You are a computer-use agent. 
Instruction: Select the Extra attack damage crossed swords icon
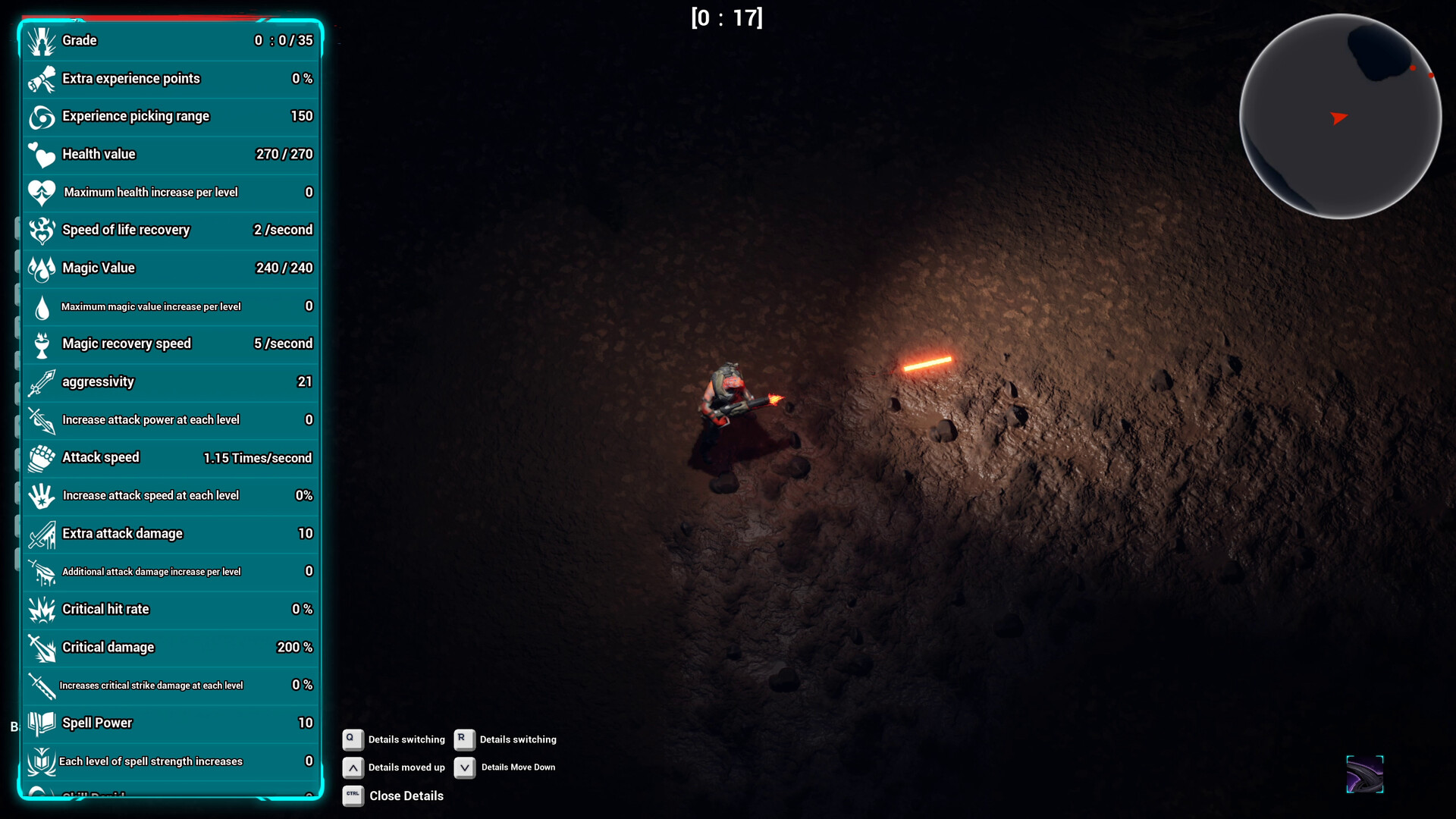pos(42,534)
